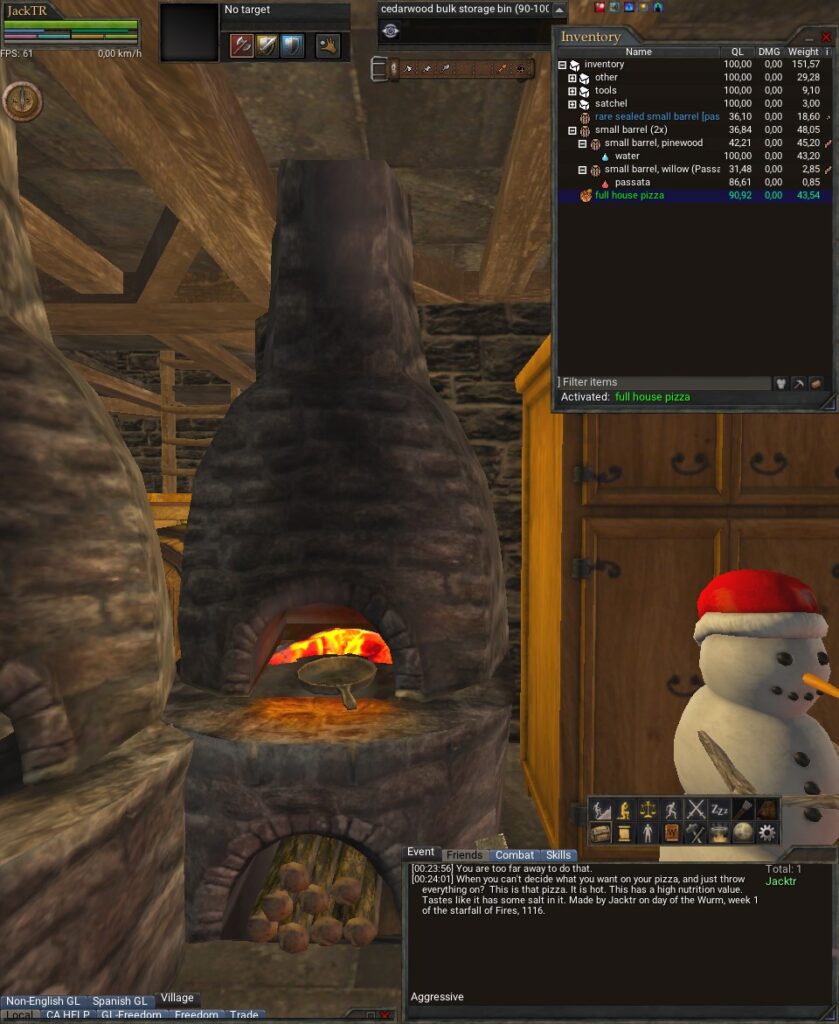Screen dimensions: 839x1024
Task: Close the Inventory window
Action: 826,37
